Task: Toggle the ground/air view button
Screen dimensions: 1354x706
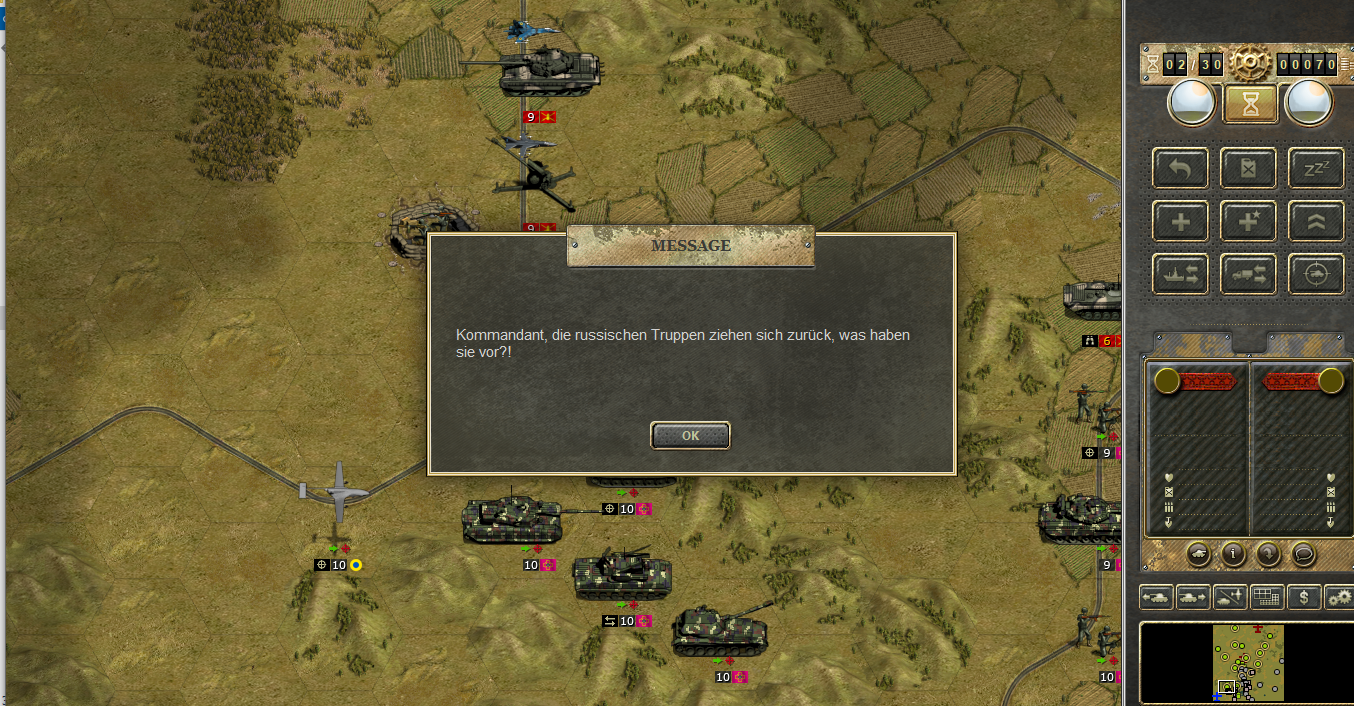Action: [1230, 598]
